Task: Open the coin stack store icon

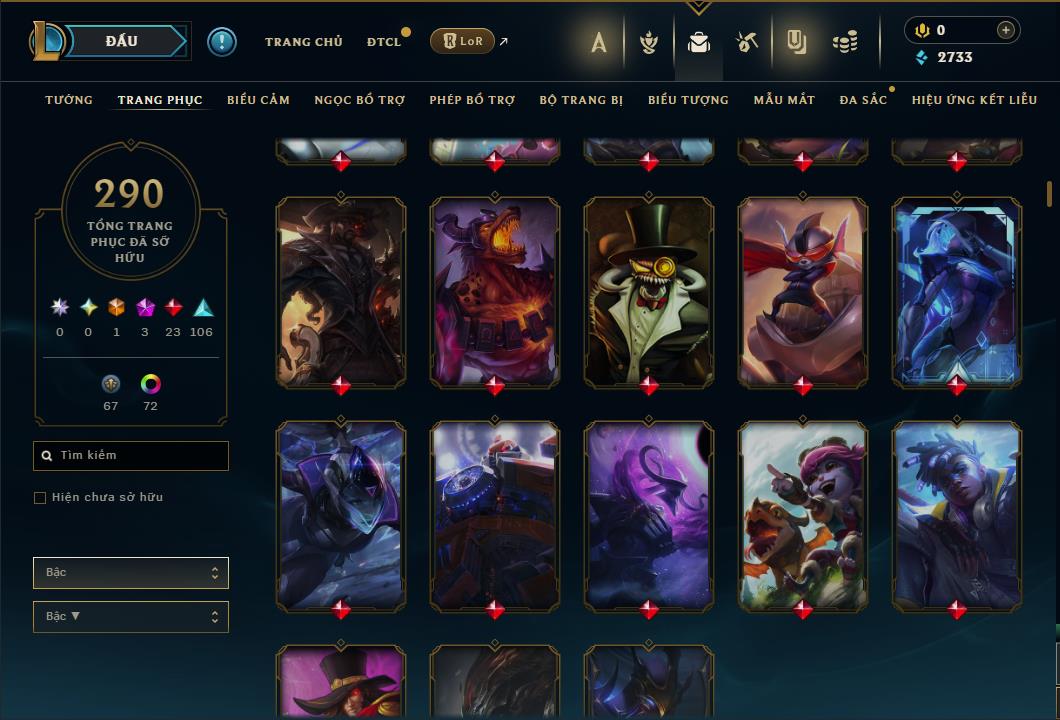Action: point(845,42)
